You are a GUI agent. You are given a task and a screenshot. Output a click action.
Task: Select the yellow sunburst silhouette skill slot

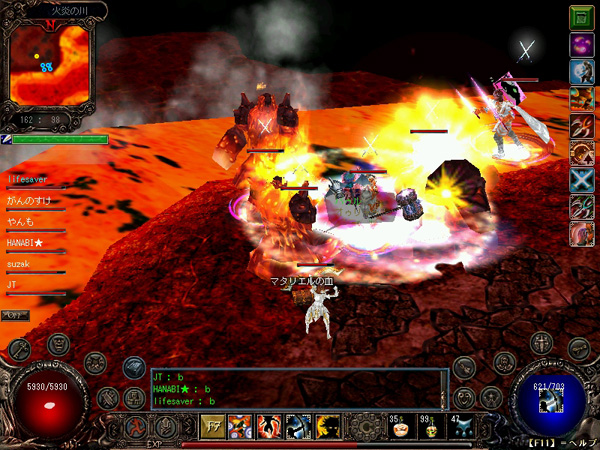[326, 426]
